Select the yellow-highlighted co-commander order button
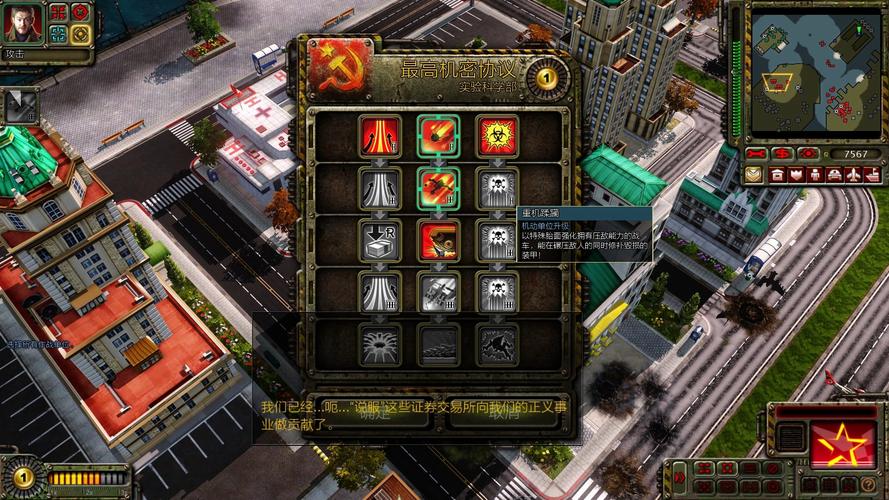The height and width of the screenshot is (500, 889). (81, 35)
